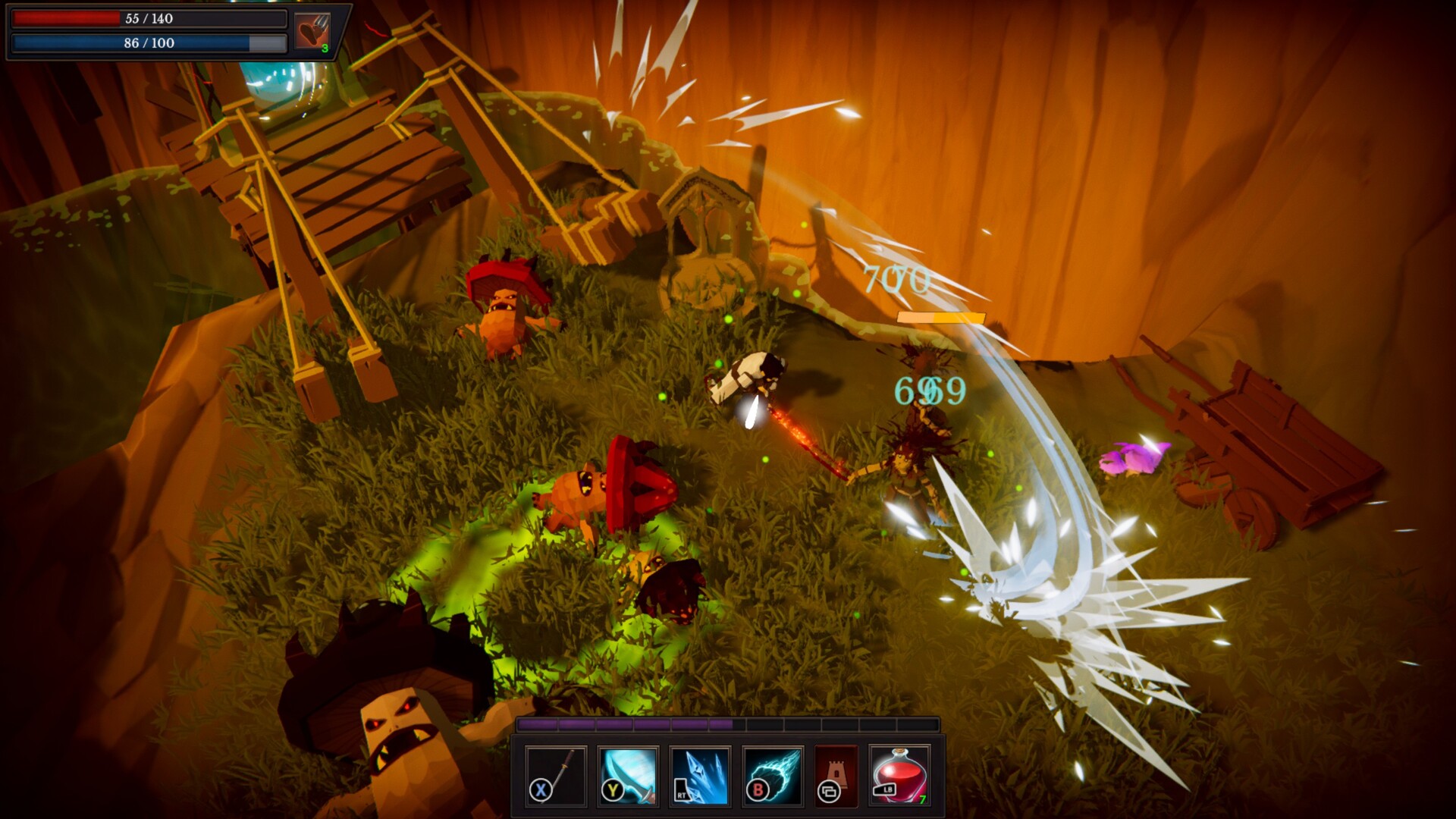The width and height of the screenshot is (1456, 819).
Task: Use the red health potion on LB
Action: (899, 777)
